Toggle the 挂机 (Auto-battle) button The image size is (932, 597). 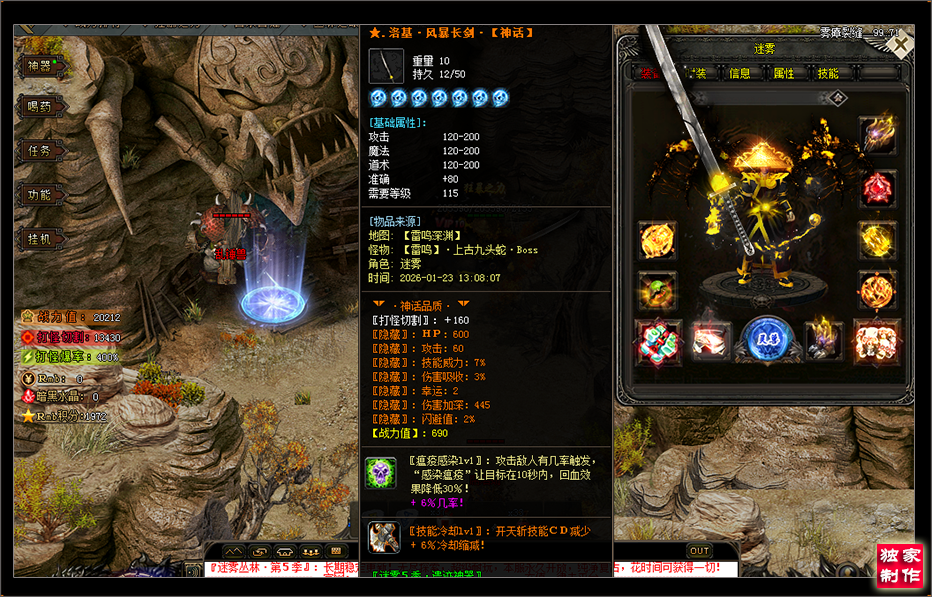[x=40, y=239]
